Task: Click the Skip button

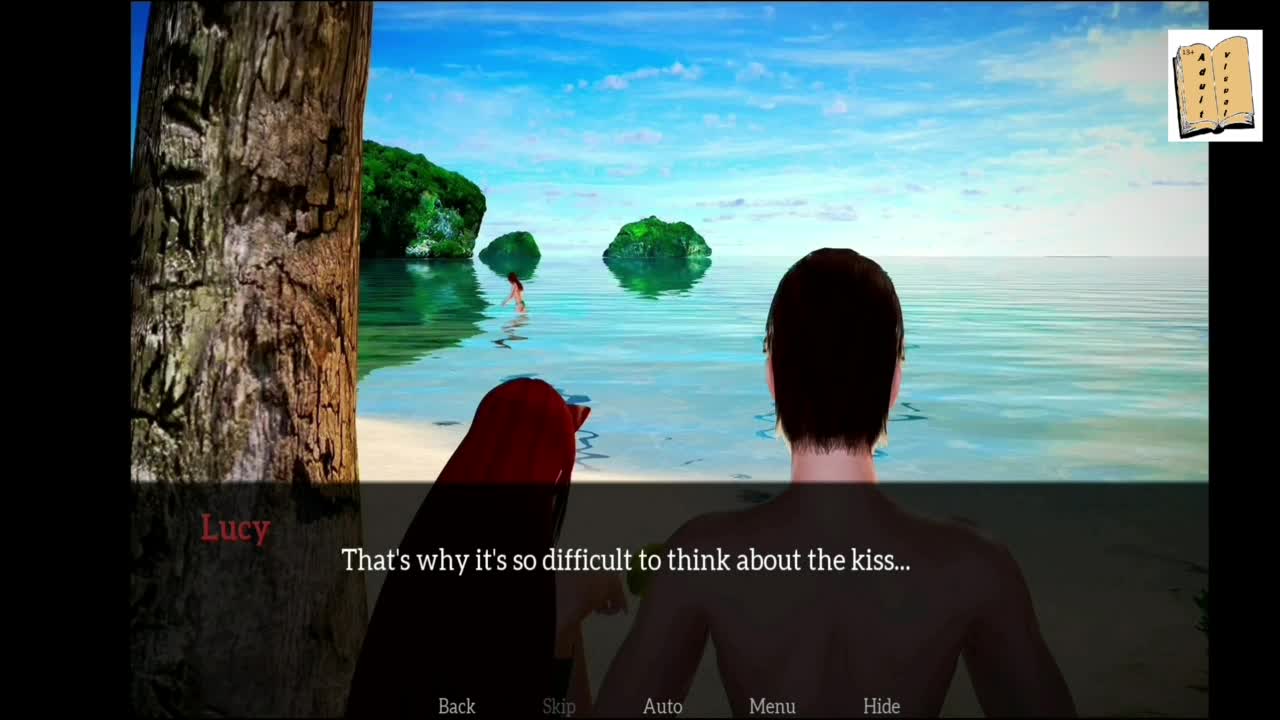Action: click(559, 706)
